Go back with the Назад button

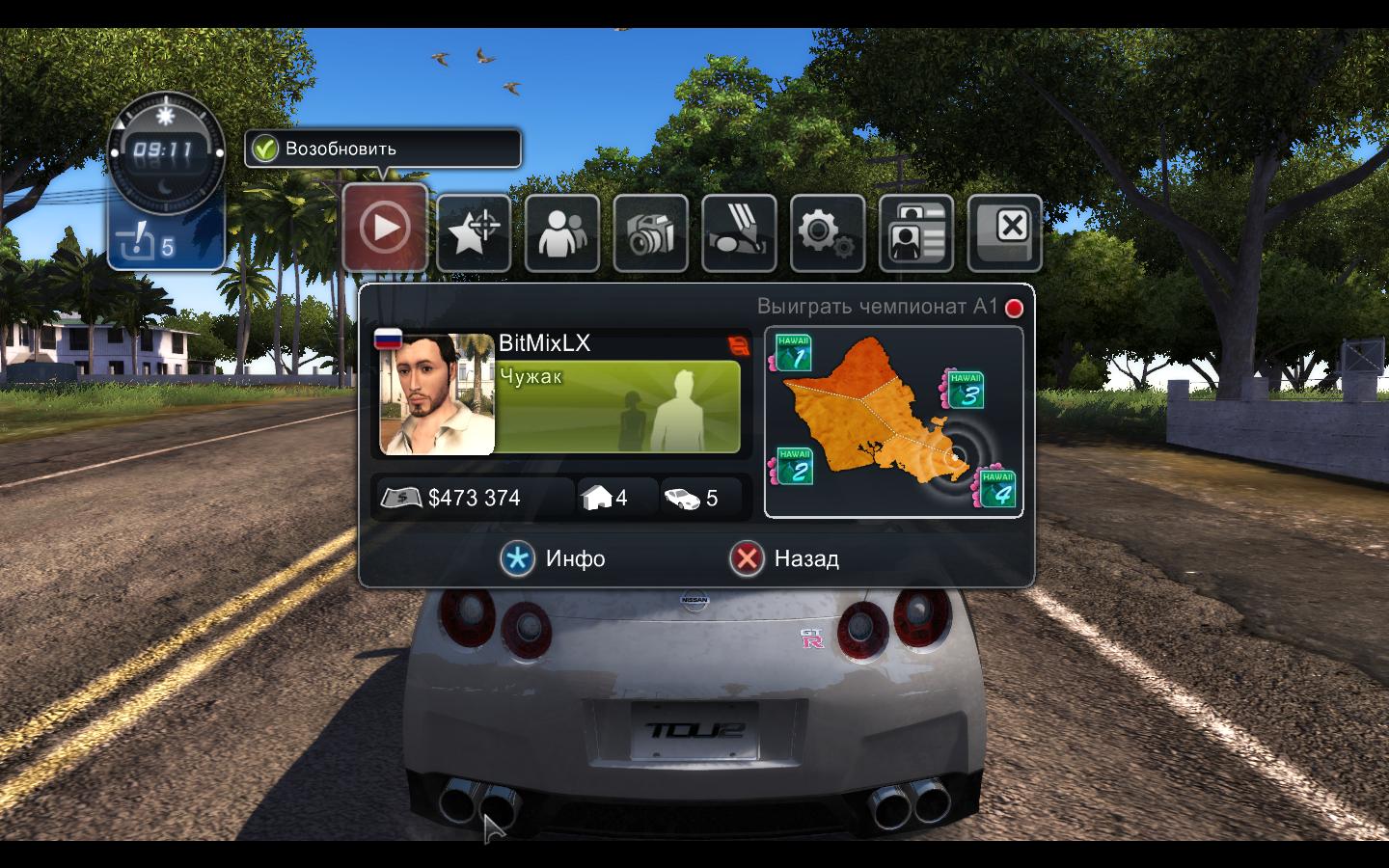click(x=785, y=558)
